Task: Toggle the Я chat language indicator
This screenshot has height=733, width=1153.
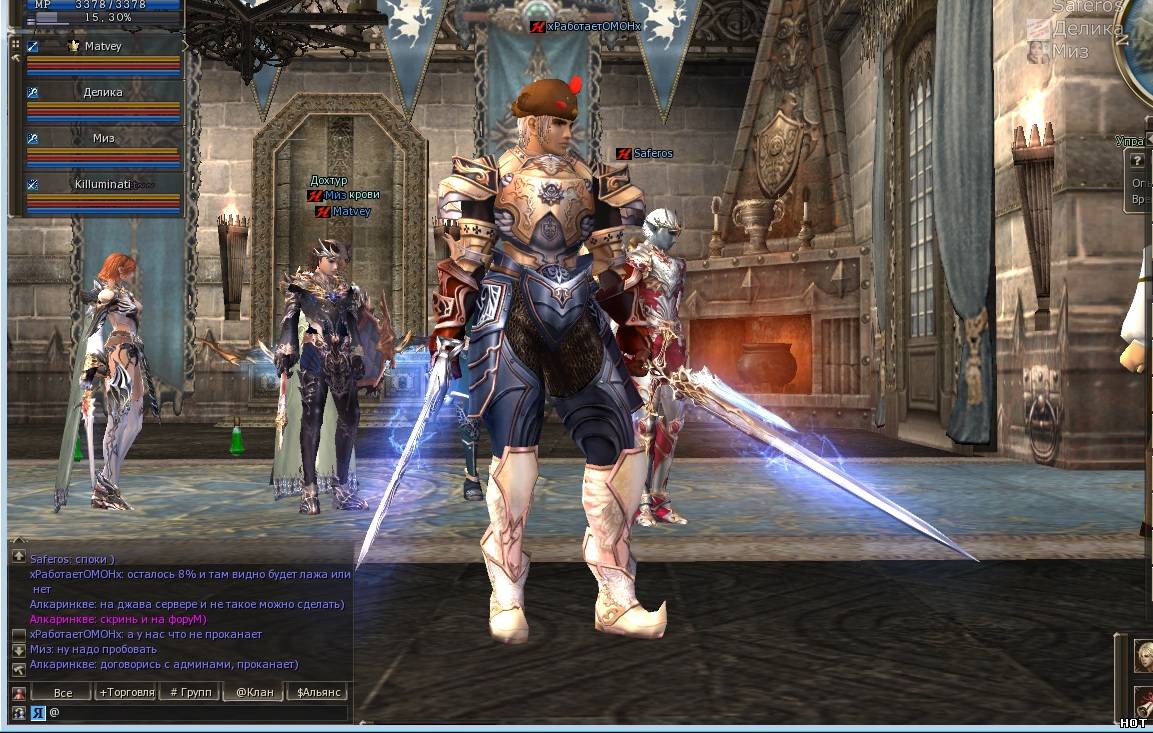Action: tap(38, 712)
